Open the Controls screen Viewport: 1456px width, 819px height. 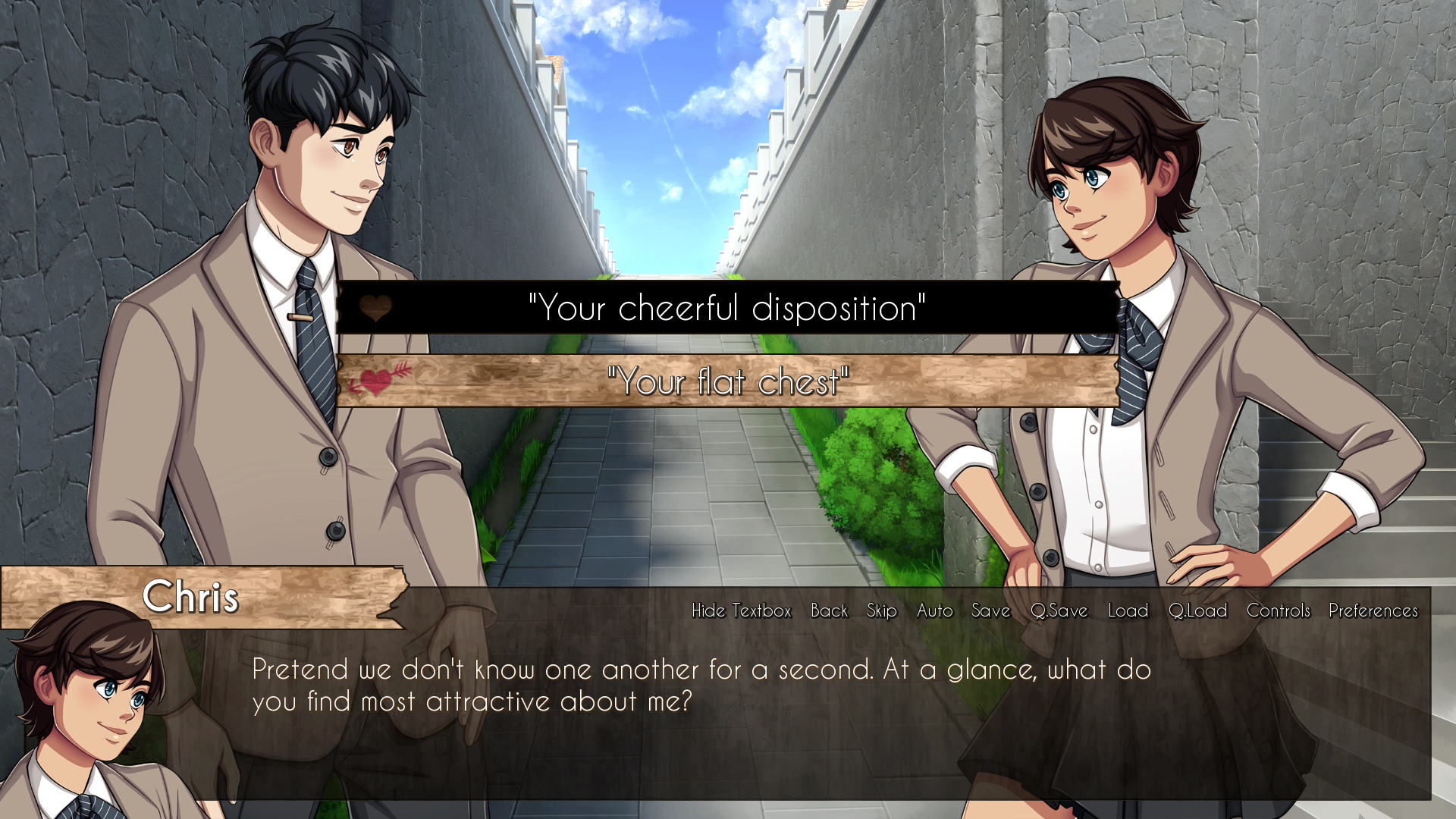pyautogui.click(x=1278, y=610)
